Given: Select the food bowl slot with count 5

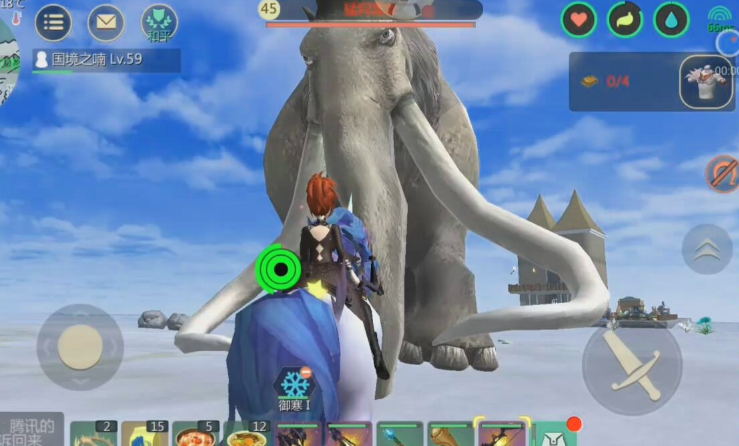Looking at the screenshot, I should [x=198, y=434].
